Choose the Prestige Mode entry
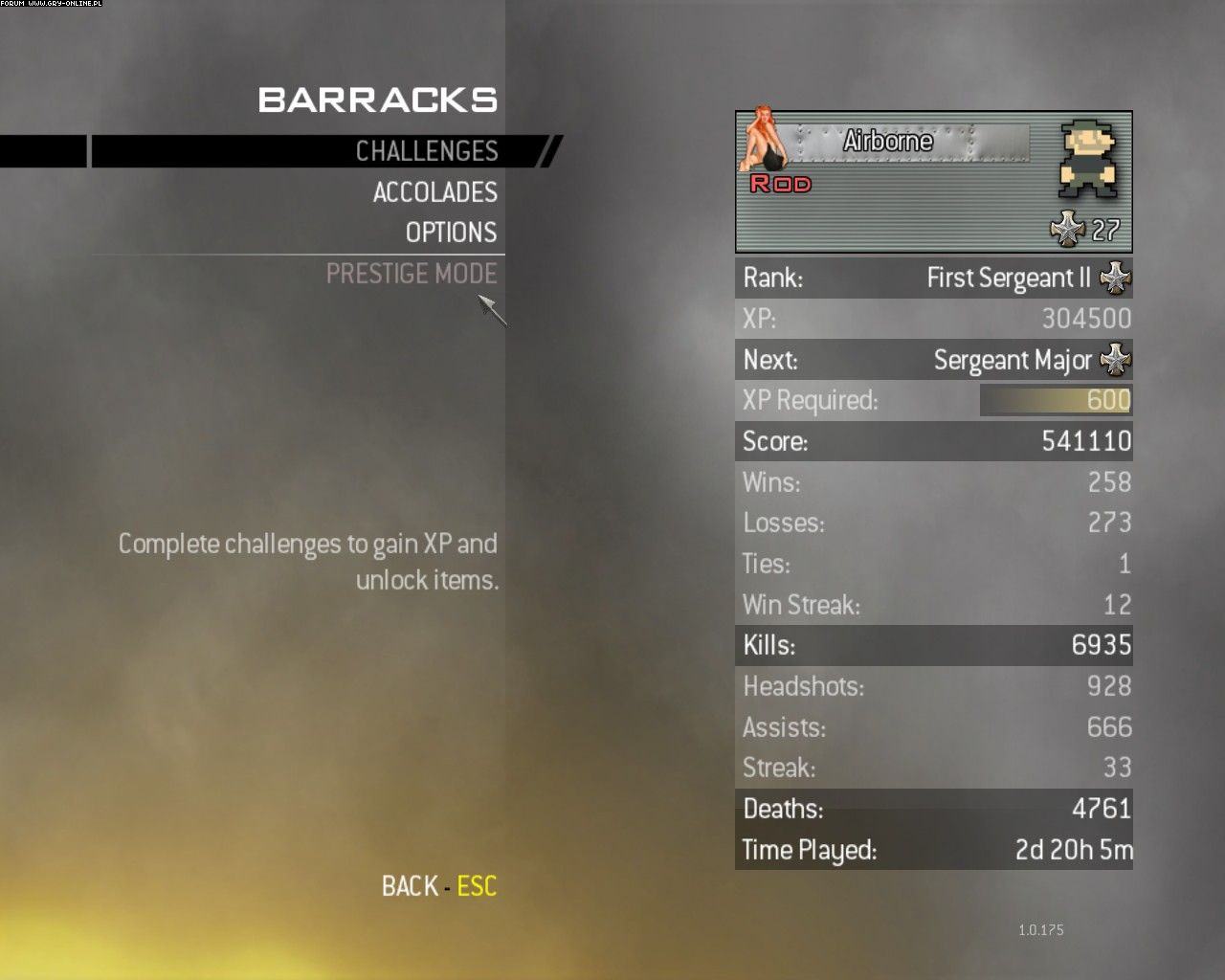The image size is (1225, 980). 412,274
